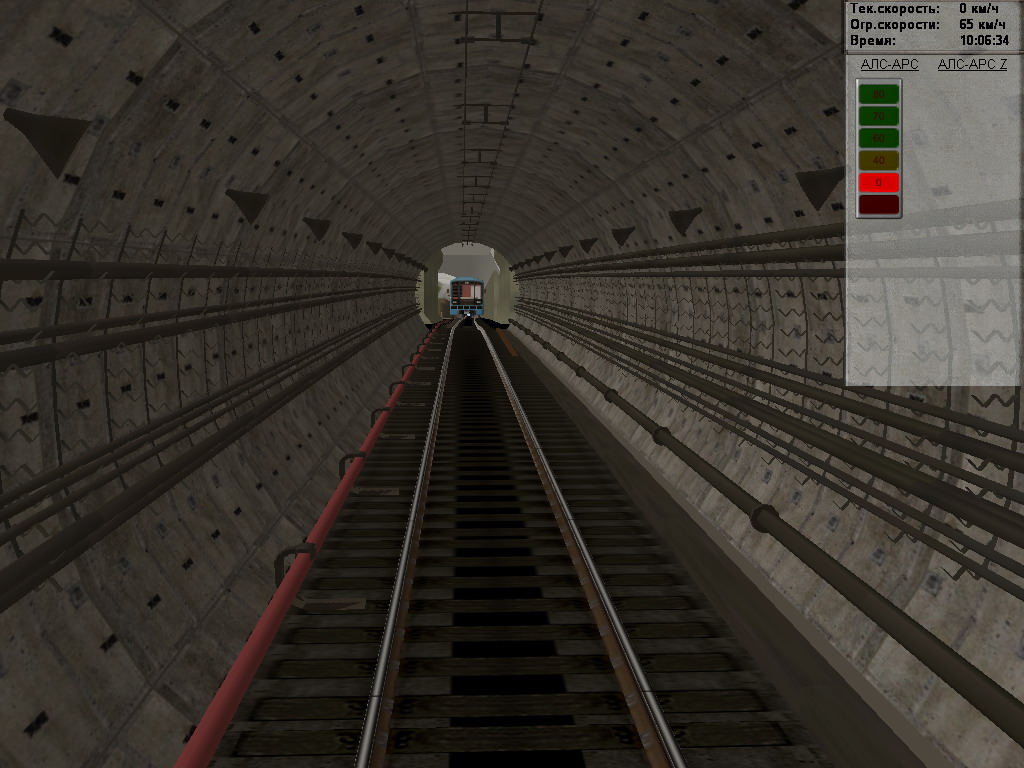Click the lit red 0 signal lamp
Screen dimensions: 1024x768
[x=878, y=182]
